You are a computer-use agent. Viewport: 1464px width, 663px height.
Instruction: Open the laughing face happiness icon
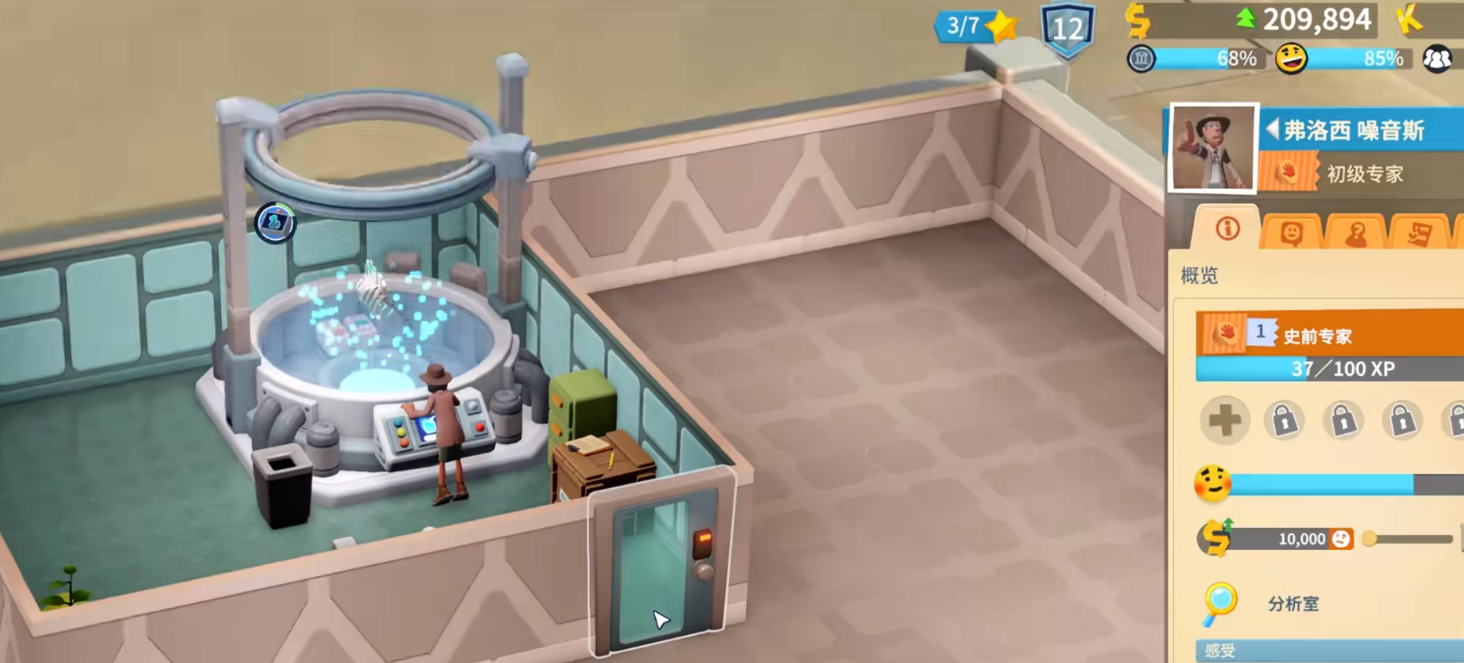pyautogui.click(x=1291, y=59)
